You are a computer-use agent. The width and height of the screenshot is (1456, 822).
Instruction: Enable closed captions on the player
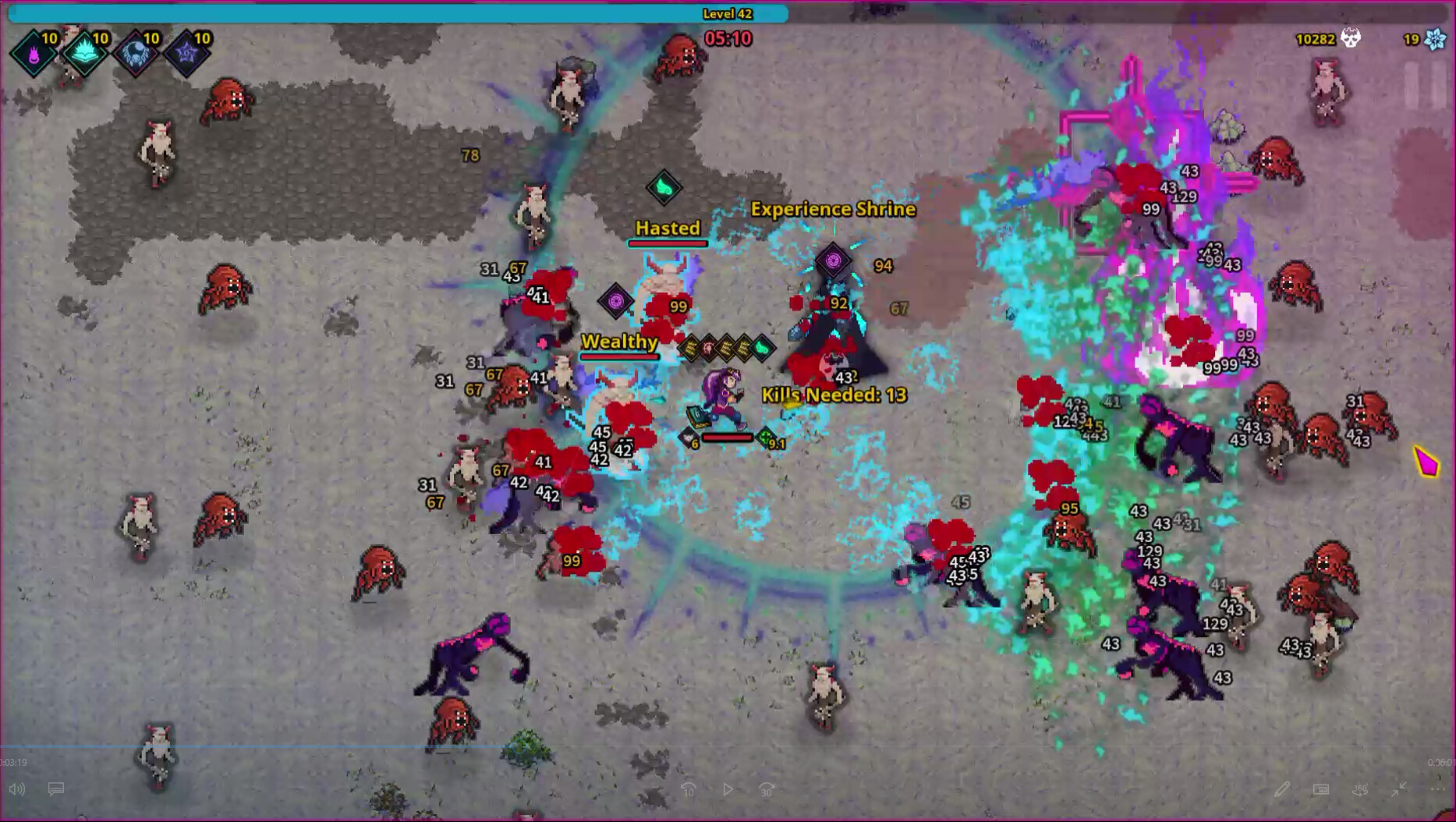pos(55,789)
